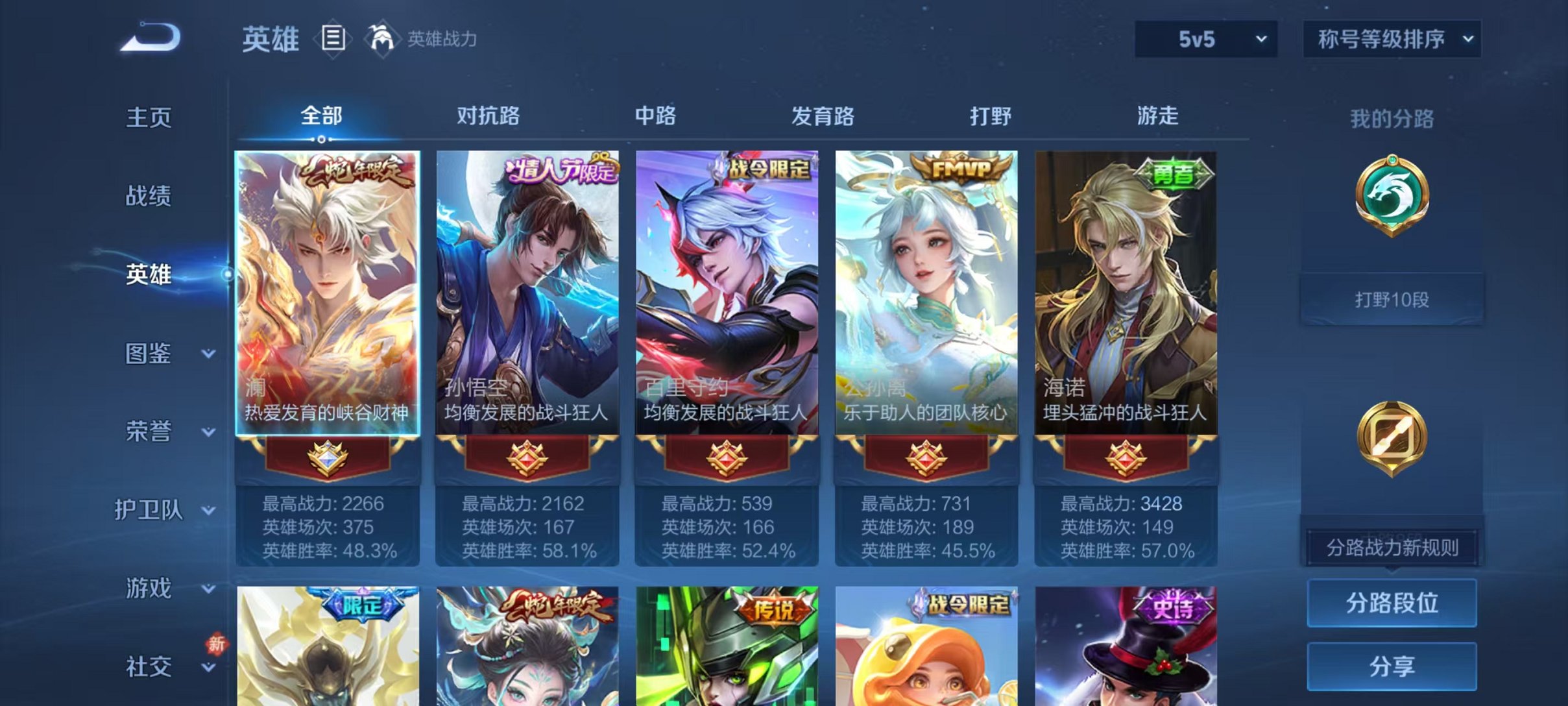Expand the 称号等级排序 sort dropdown
The image size is (1568, 706).
(x=1391, y=39)
